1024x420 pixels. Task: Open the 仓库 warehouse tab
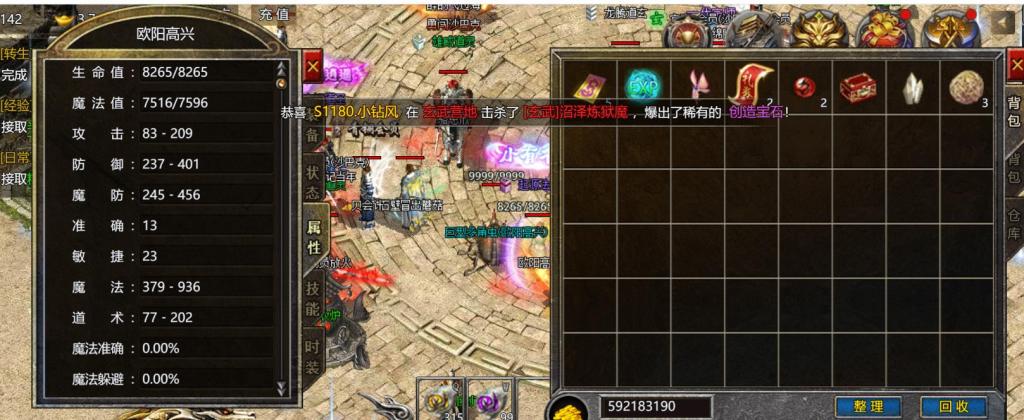coord(1013,219)
